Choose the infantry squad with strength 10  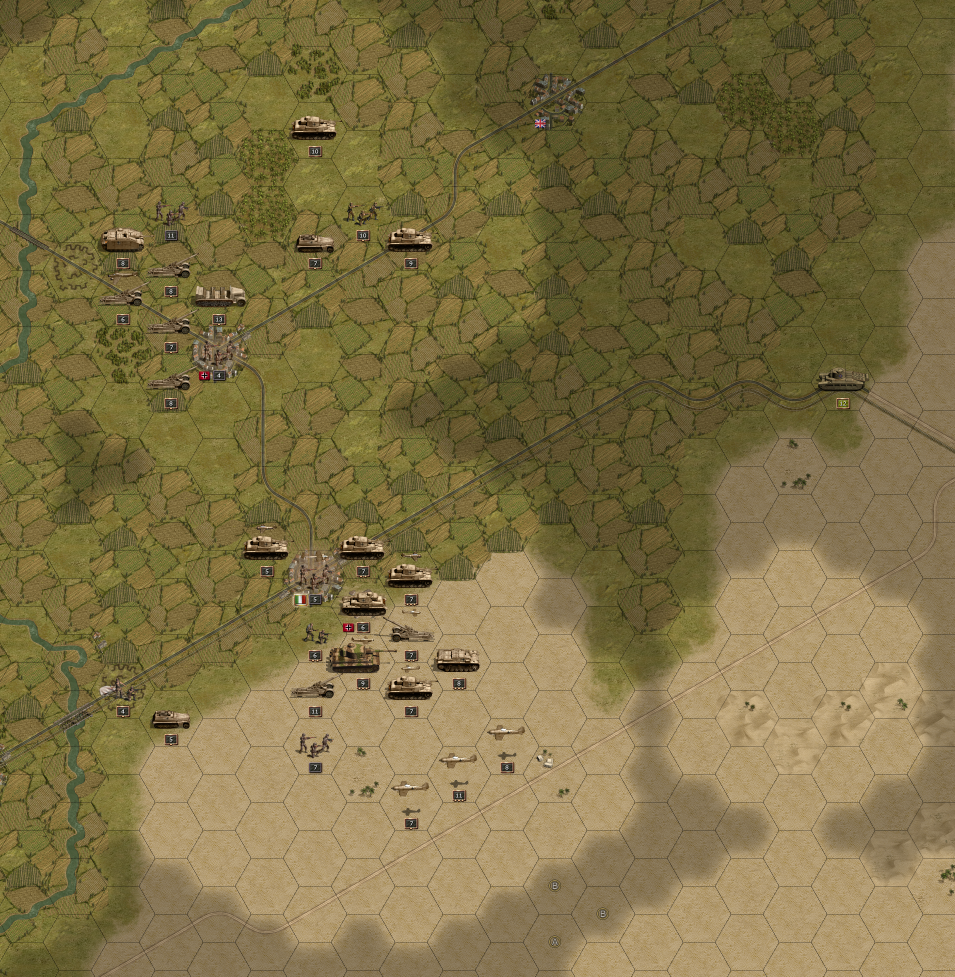(363, 212)
